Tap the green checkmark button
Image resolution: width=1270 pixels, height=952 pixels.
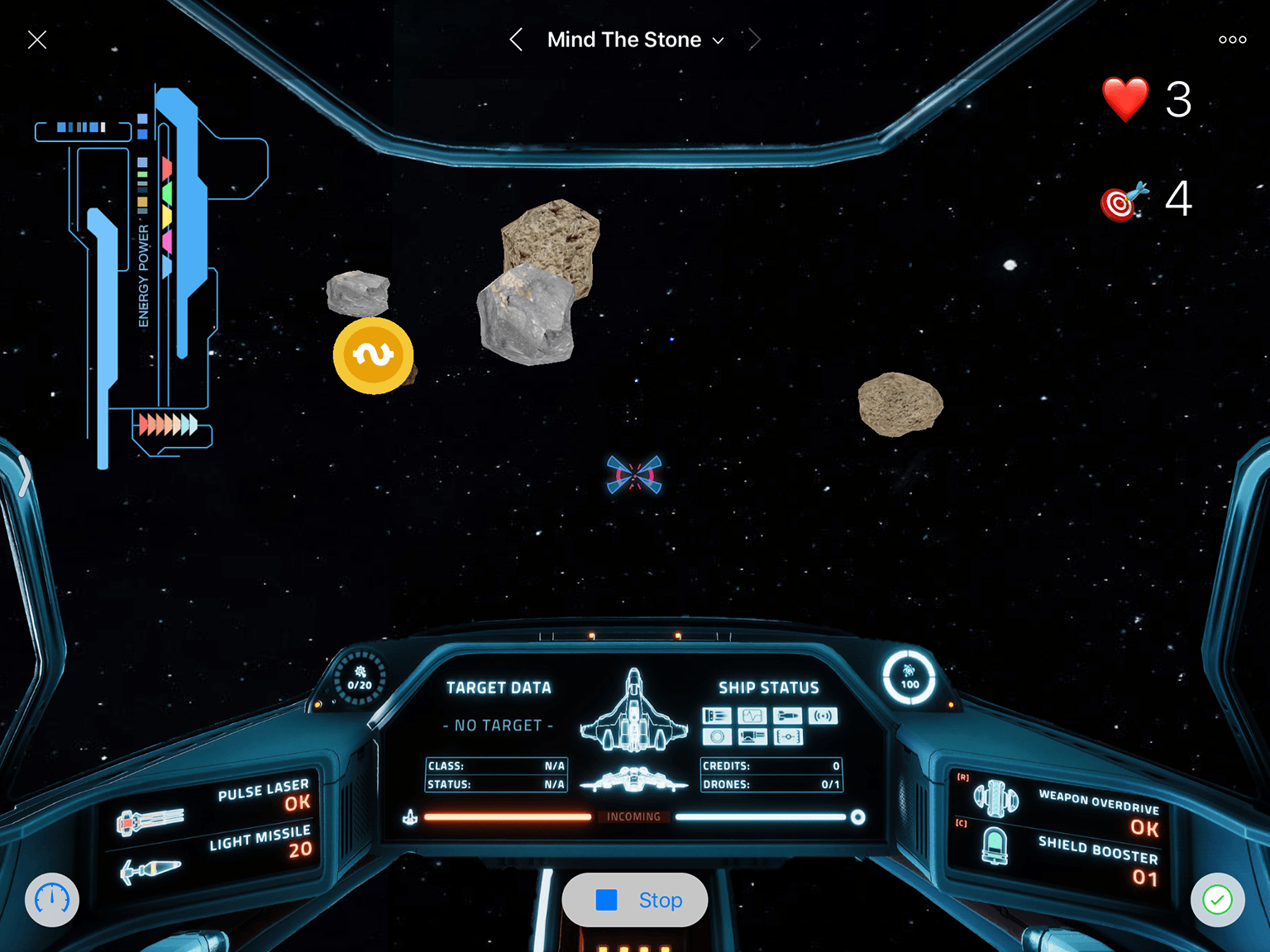(1217, 900)
